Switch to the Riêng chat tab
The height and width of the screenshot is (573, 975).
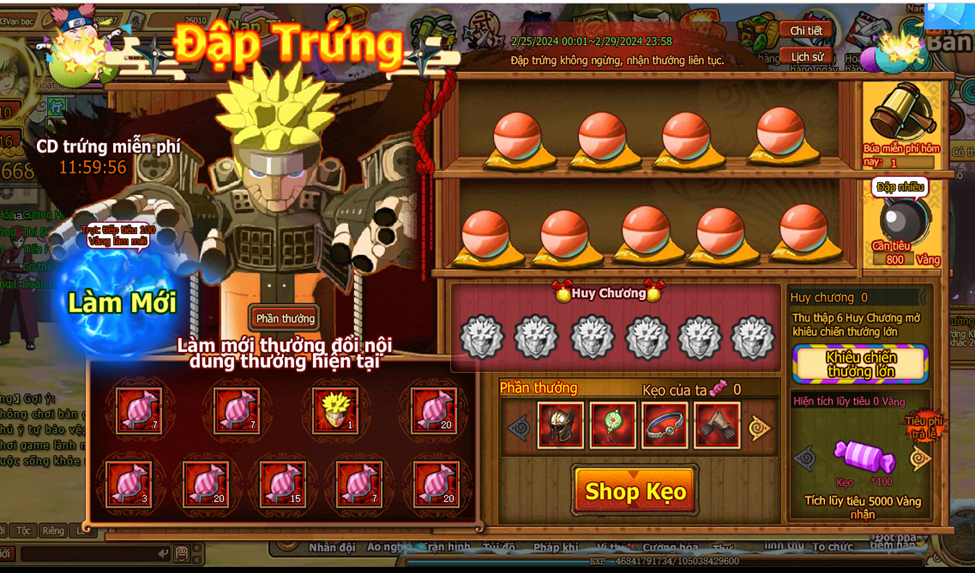click(53, 531)
